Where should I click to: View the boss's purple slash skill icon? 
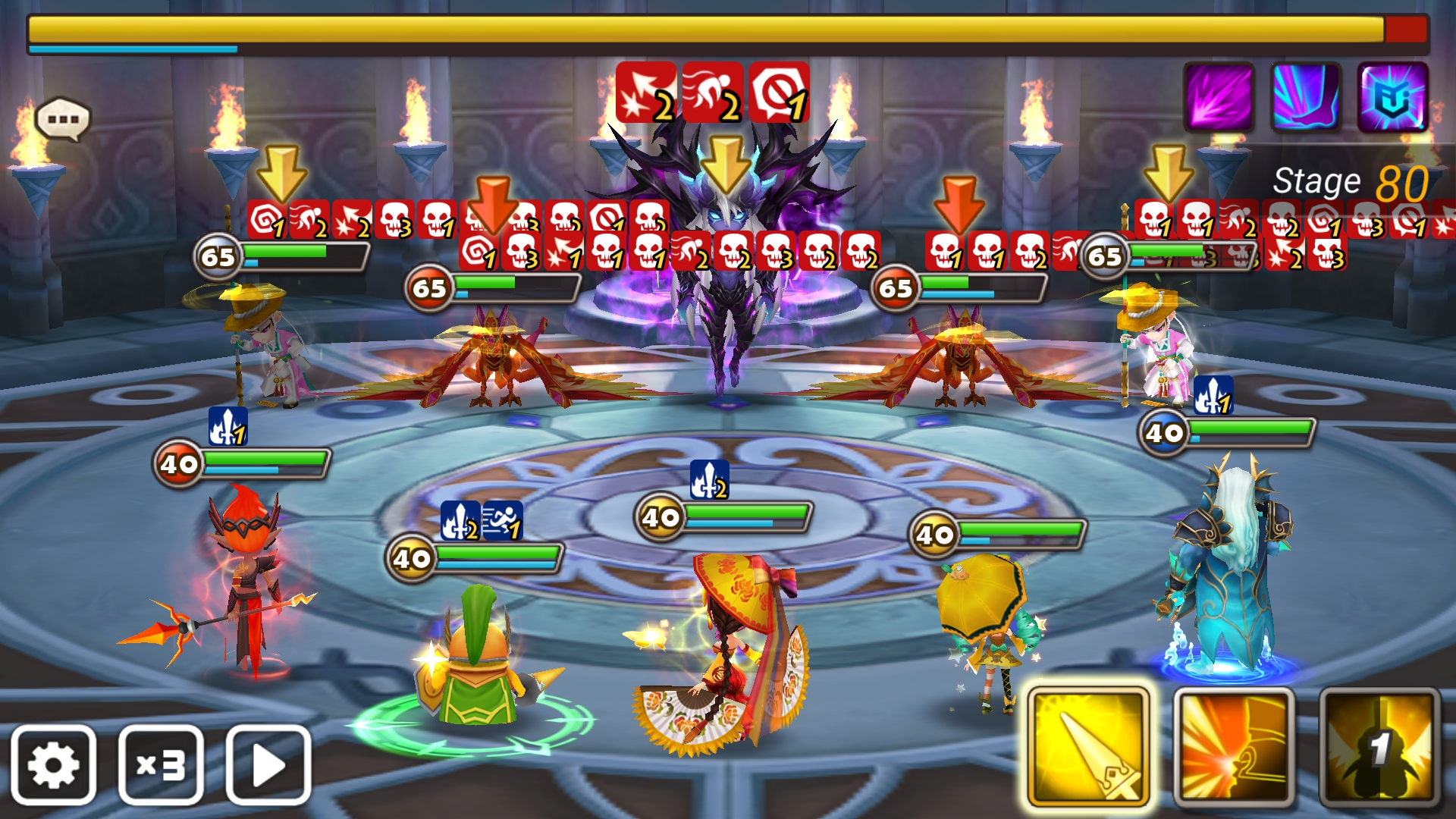coord(1219,97)
